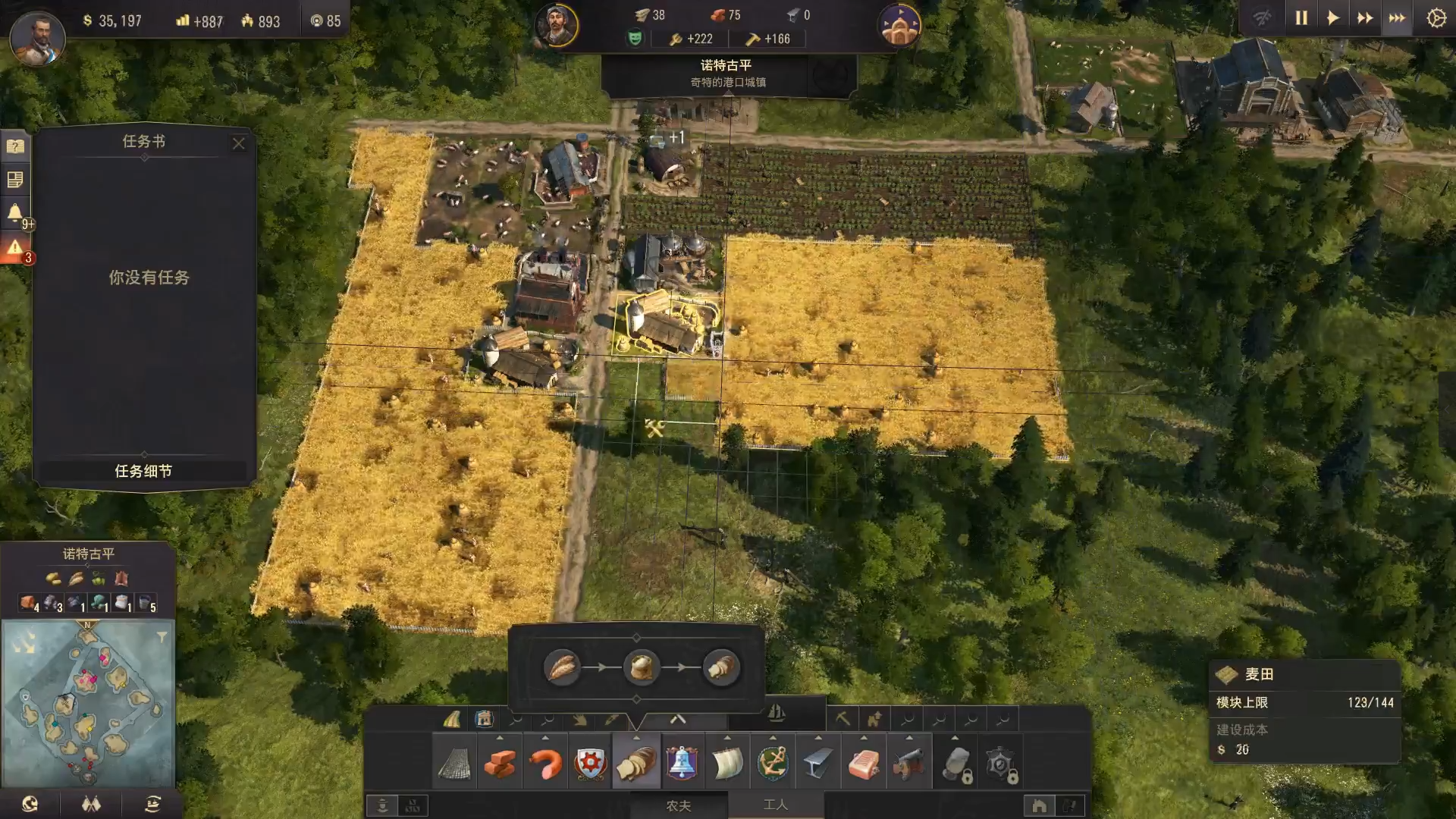Pause the game speed
Image resolution: width=1456 pixels, height=819 pixels.
tap(1301, 18)
